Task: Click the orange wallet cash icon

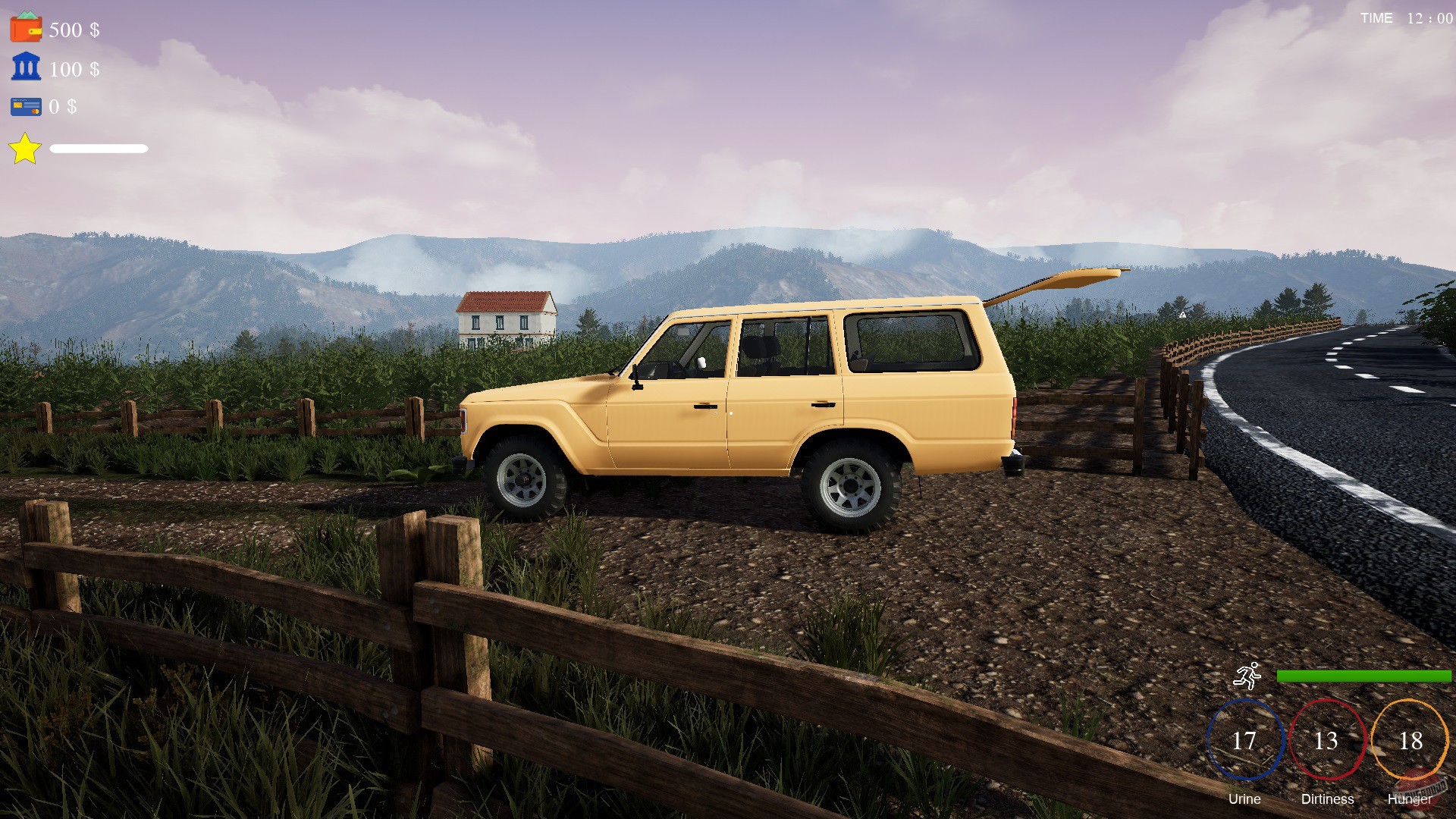Action: pos(25,29)
